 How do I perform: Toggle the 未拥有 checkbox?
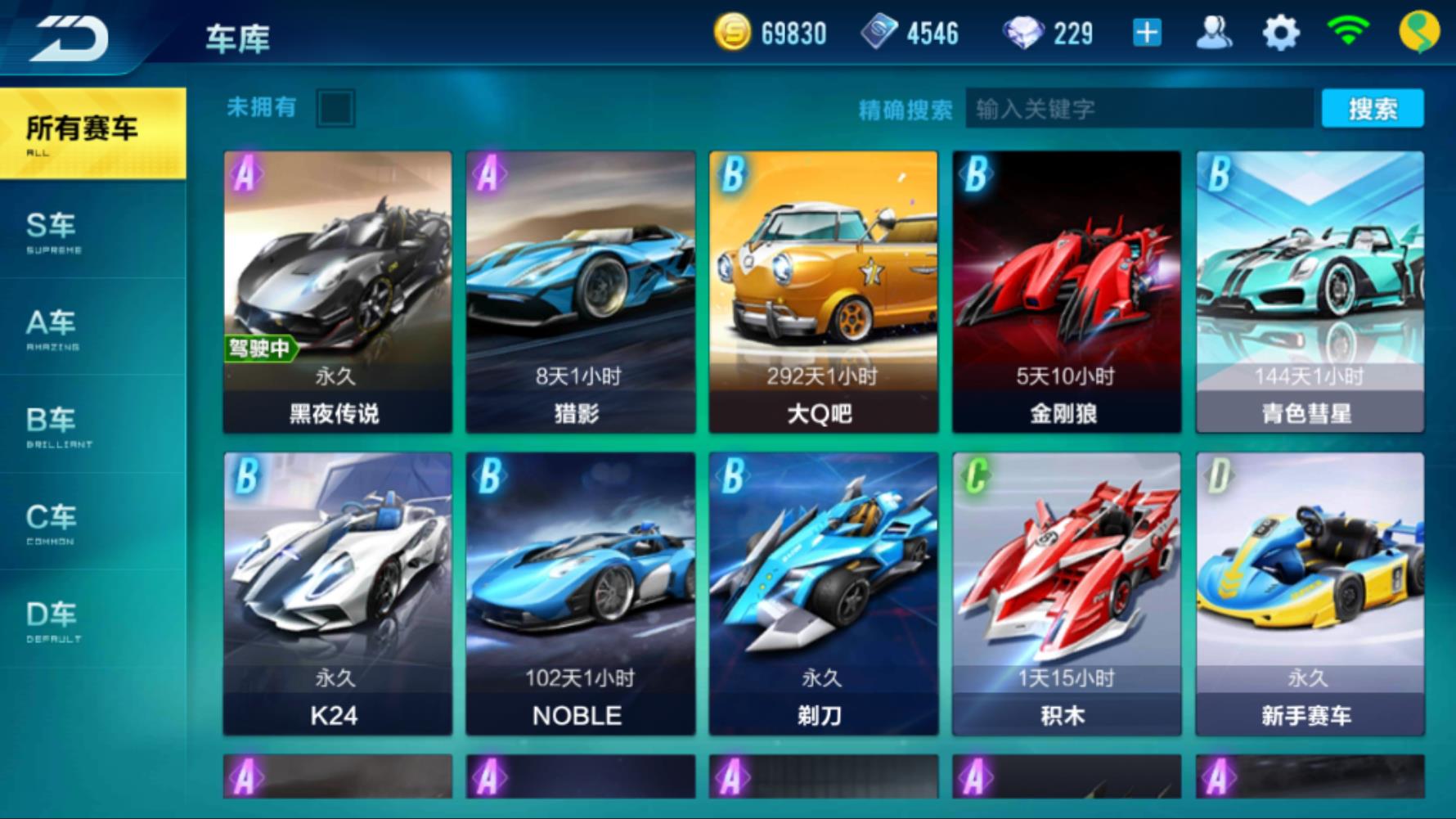coord(335,108)
